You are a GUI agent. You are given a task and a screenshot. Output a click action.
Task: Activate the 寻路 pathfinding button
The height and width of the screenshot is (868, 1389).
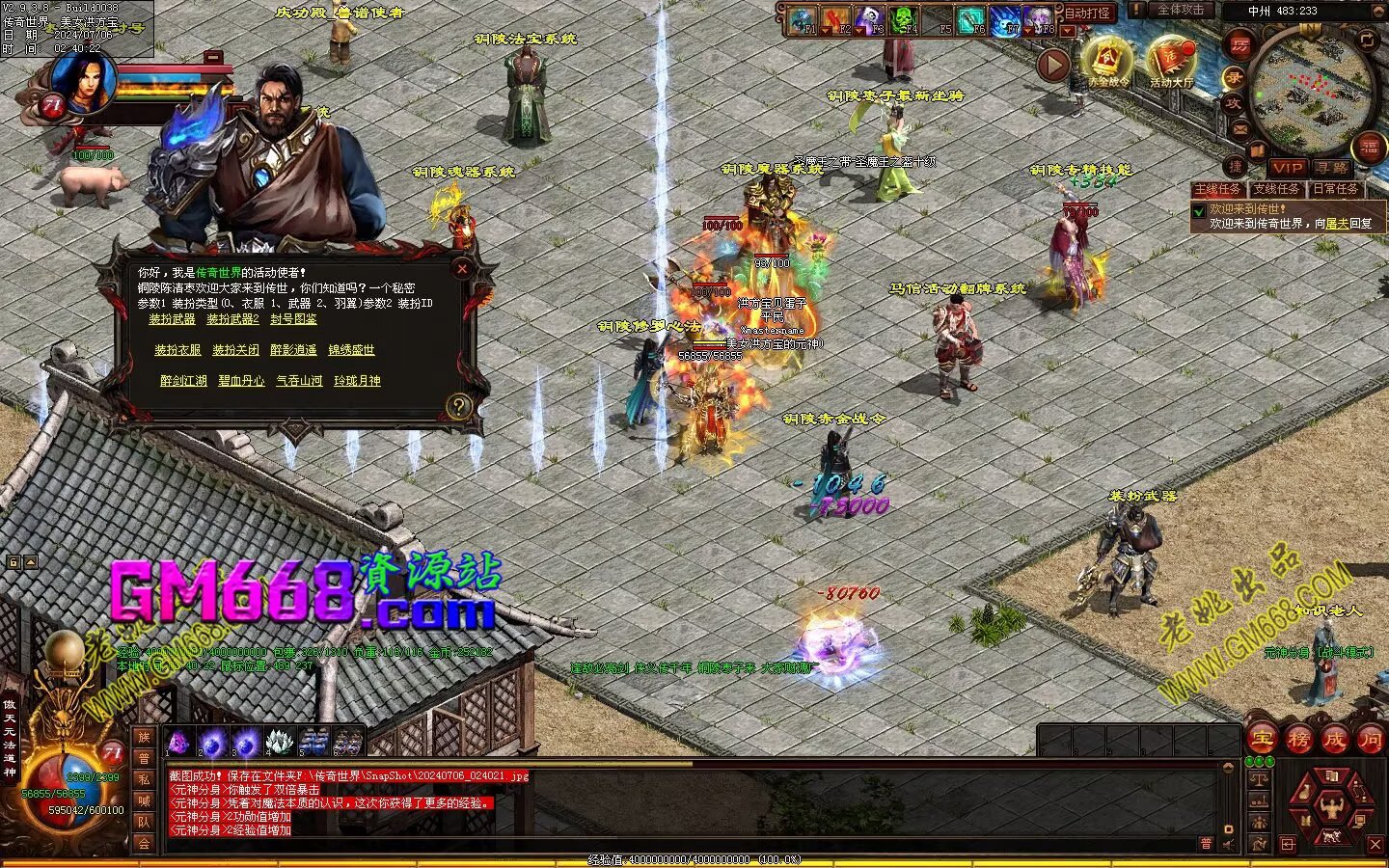[x=1332, y=168]
